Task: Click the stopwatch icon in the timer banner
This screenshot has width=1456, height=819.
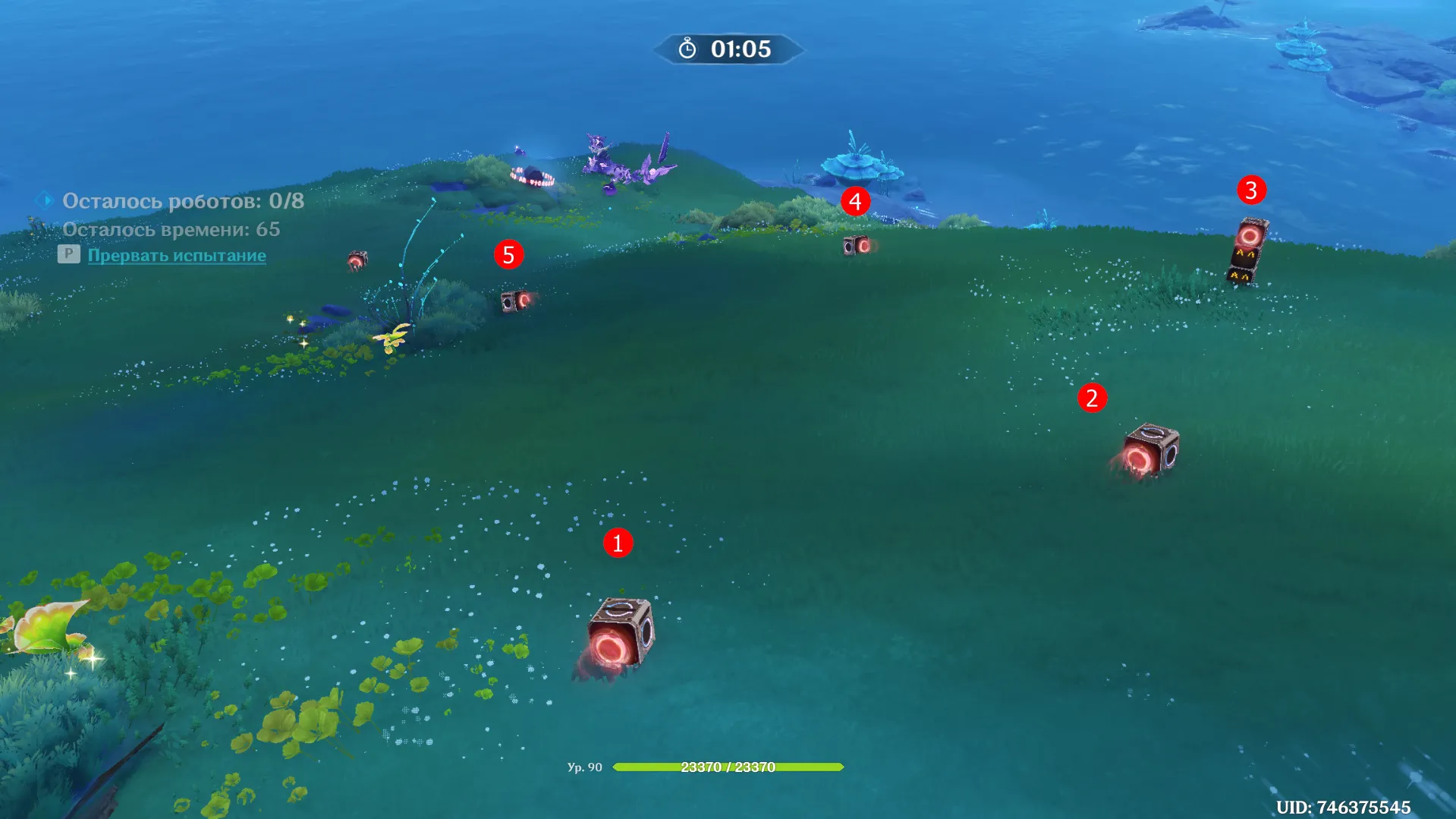Action: click(x=687, y=50)
